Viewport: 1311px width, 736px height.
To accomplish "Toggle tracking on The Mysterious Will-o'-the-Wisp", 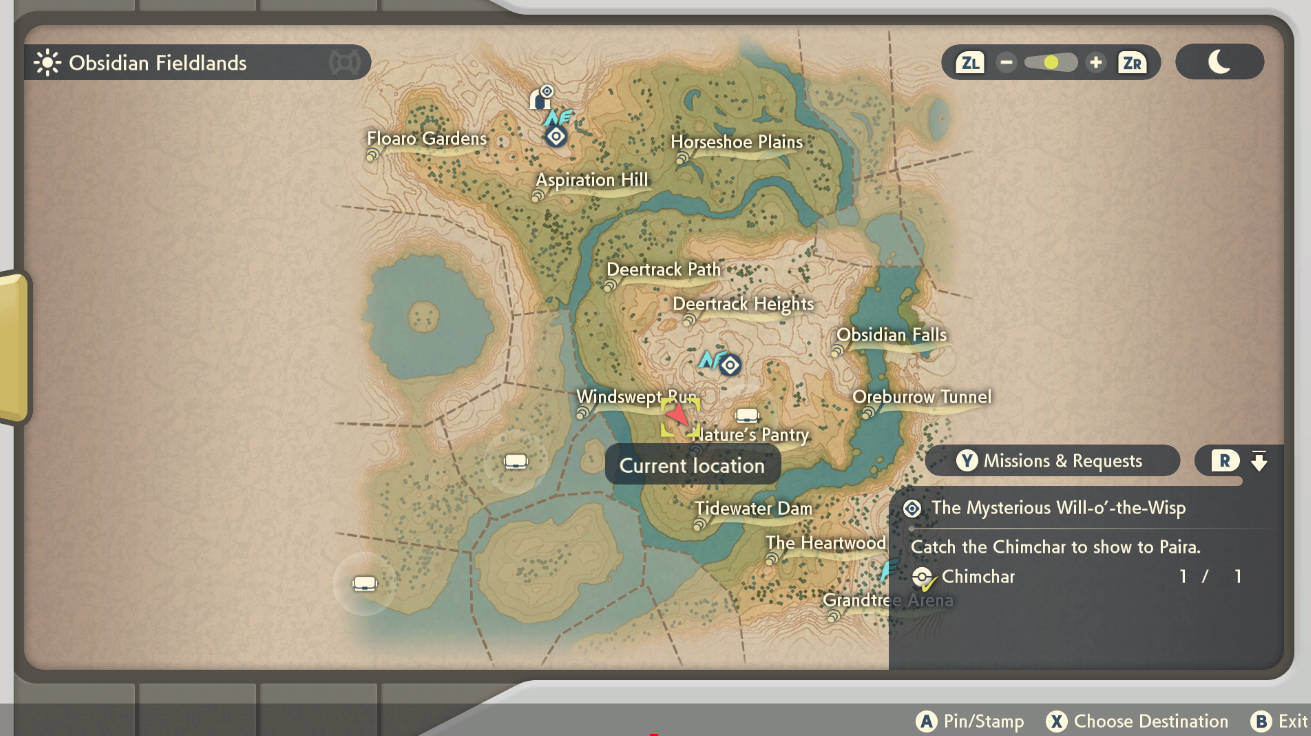I will (x=911, y=509).
